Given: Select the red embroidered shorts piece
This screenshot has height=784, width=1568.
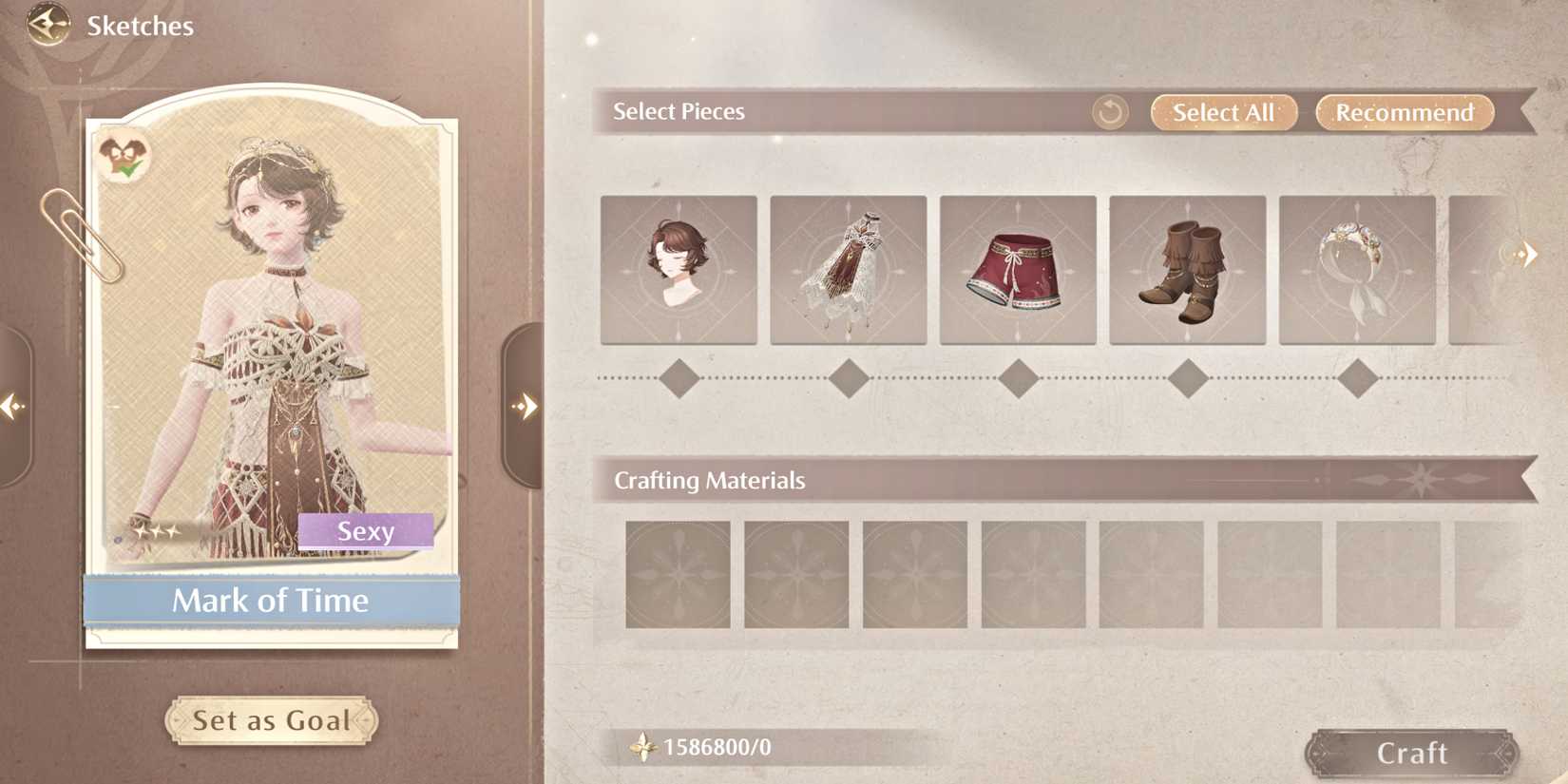Looking at the screenshot, I should point(1018,270).
